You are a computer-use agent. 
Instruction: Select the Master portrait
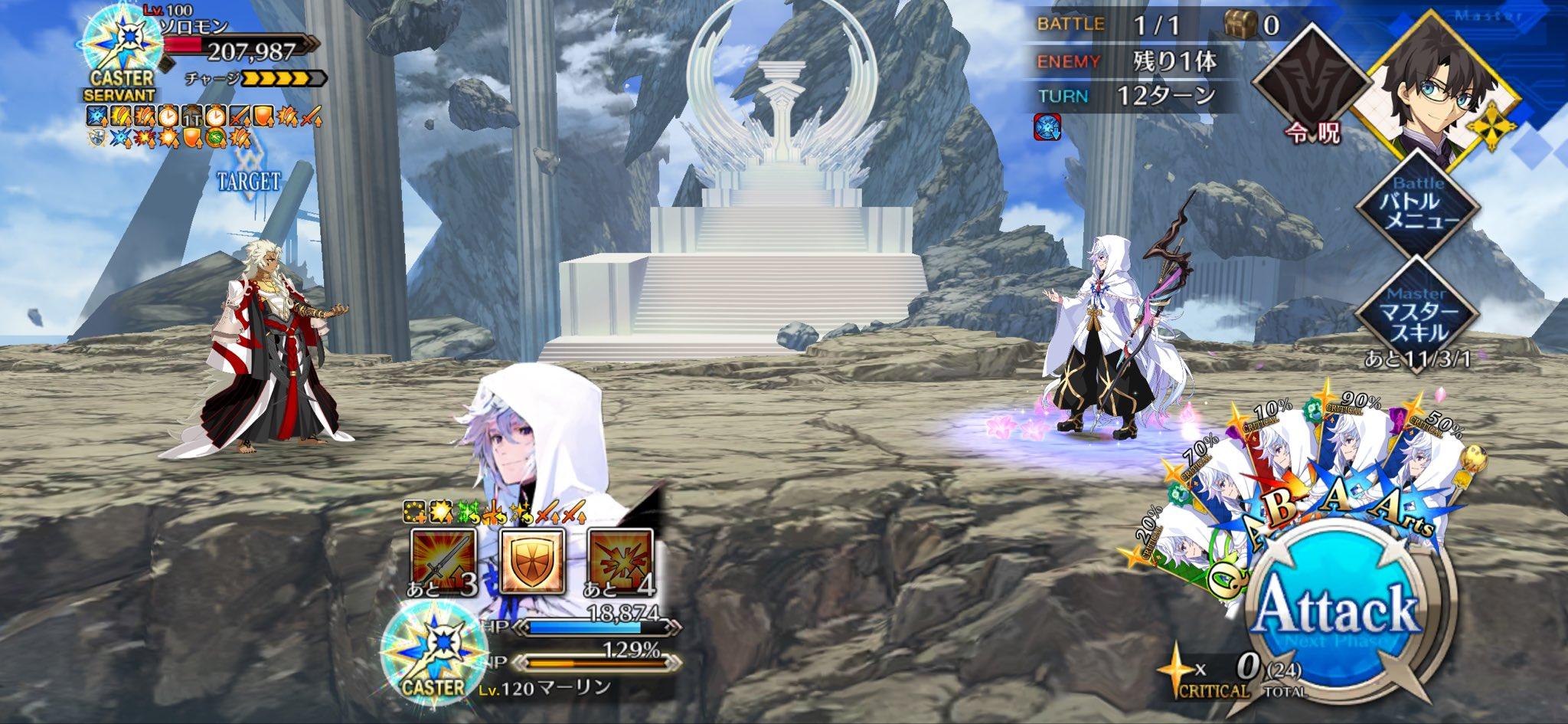click(1432, 88)
